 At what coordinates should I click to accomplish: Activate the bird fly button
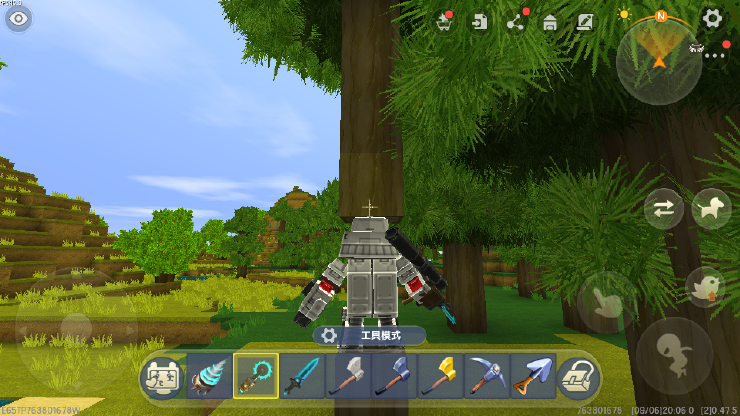point(707,286)
